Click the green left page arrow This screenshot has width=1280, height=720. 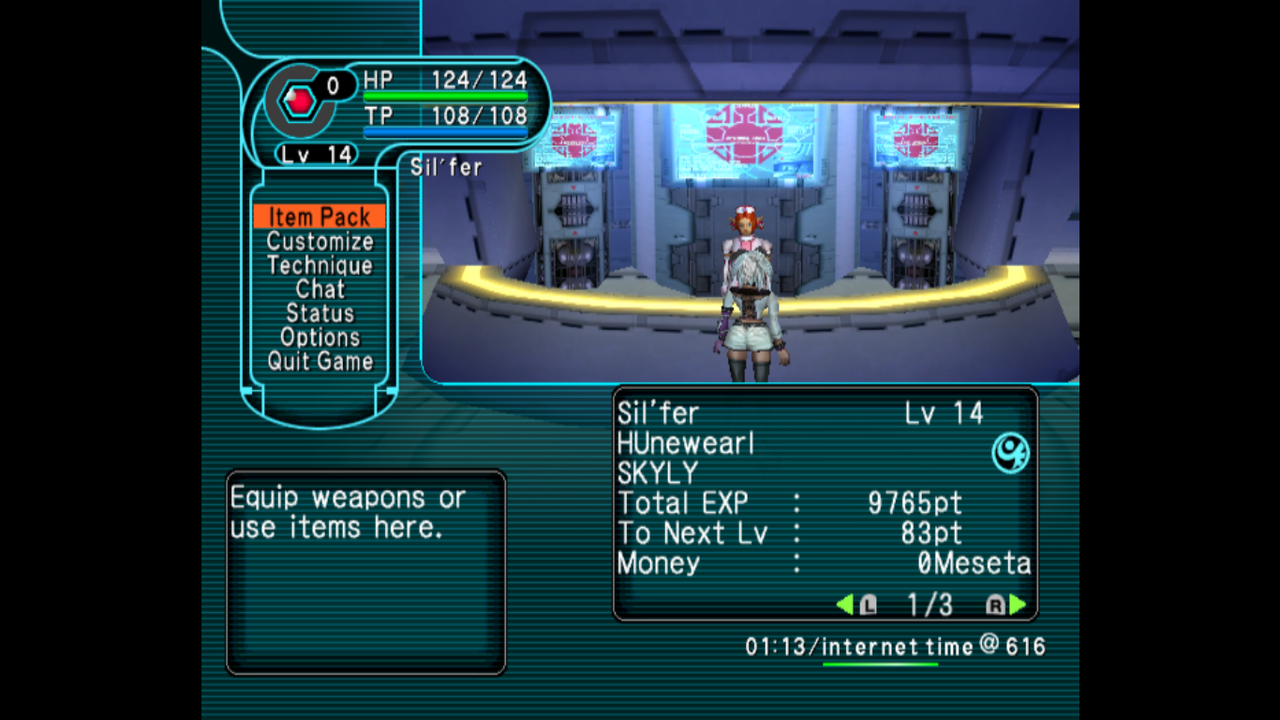tap(846, 604)
